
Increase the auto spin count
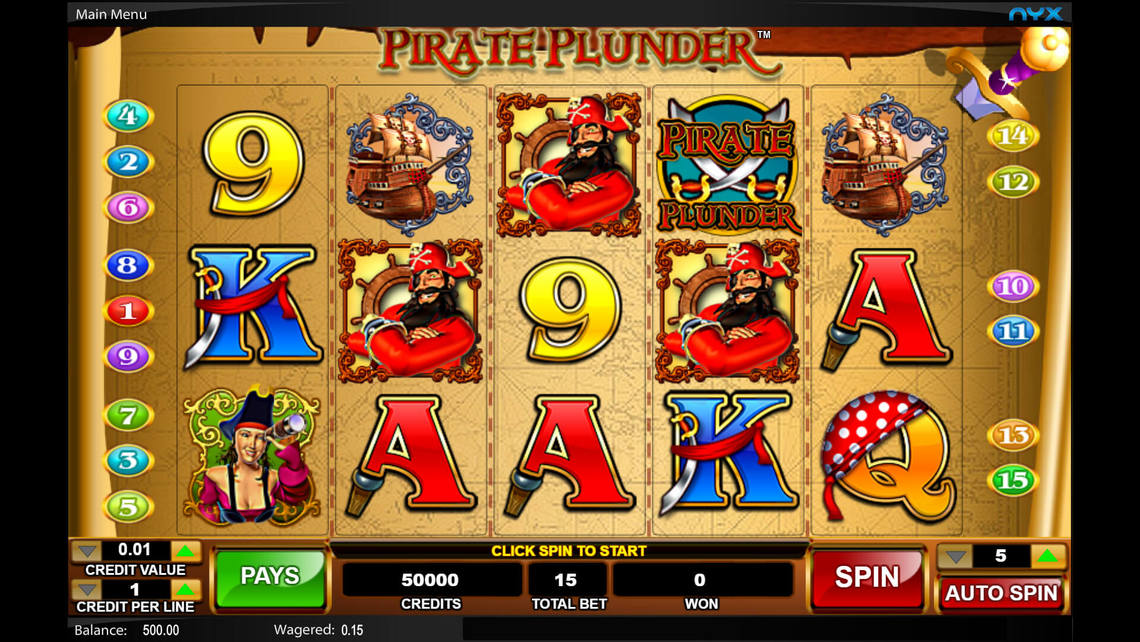coord(1047,557)
